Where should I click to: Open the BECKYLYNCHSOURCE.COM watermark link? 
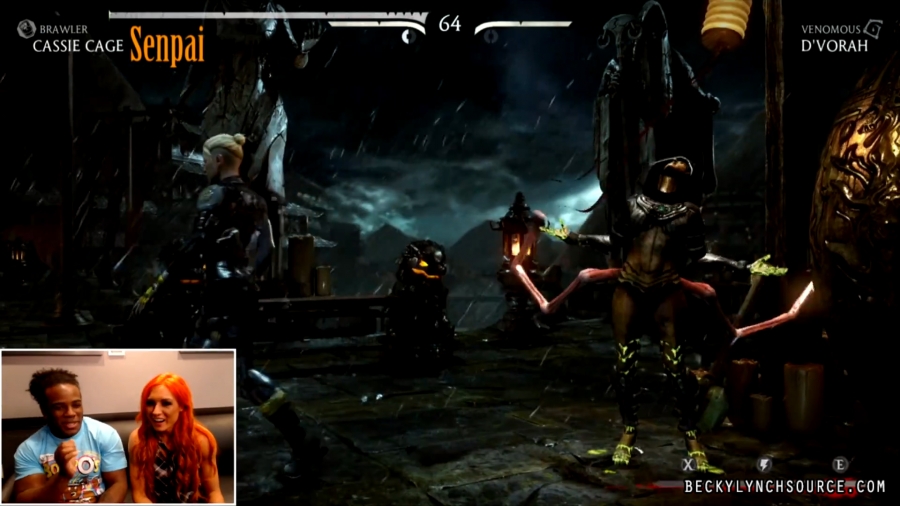785,487
